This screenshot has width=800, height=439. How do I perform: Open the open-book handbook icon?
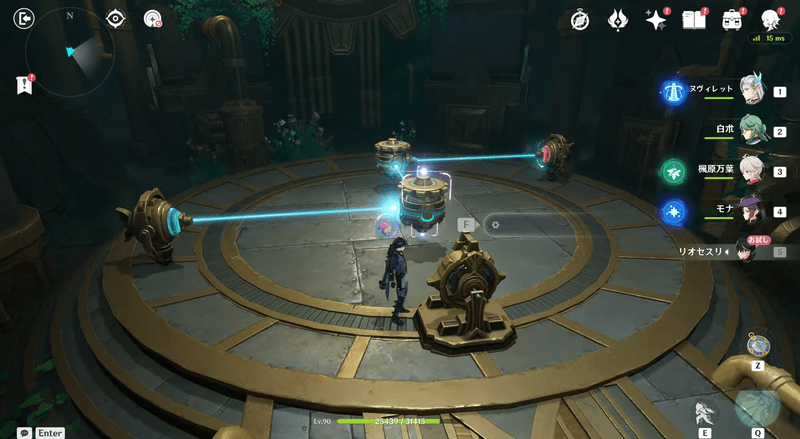[694, 20]
